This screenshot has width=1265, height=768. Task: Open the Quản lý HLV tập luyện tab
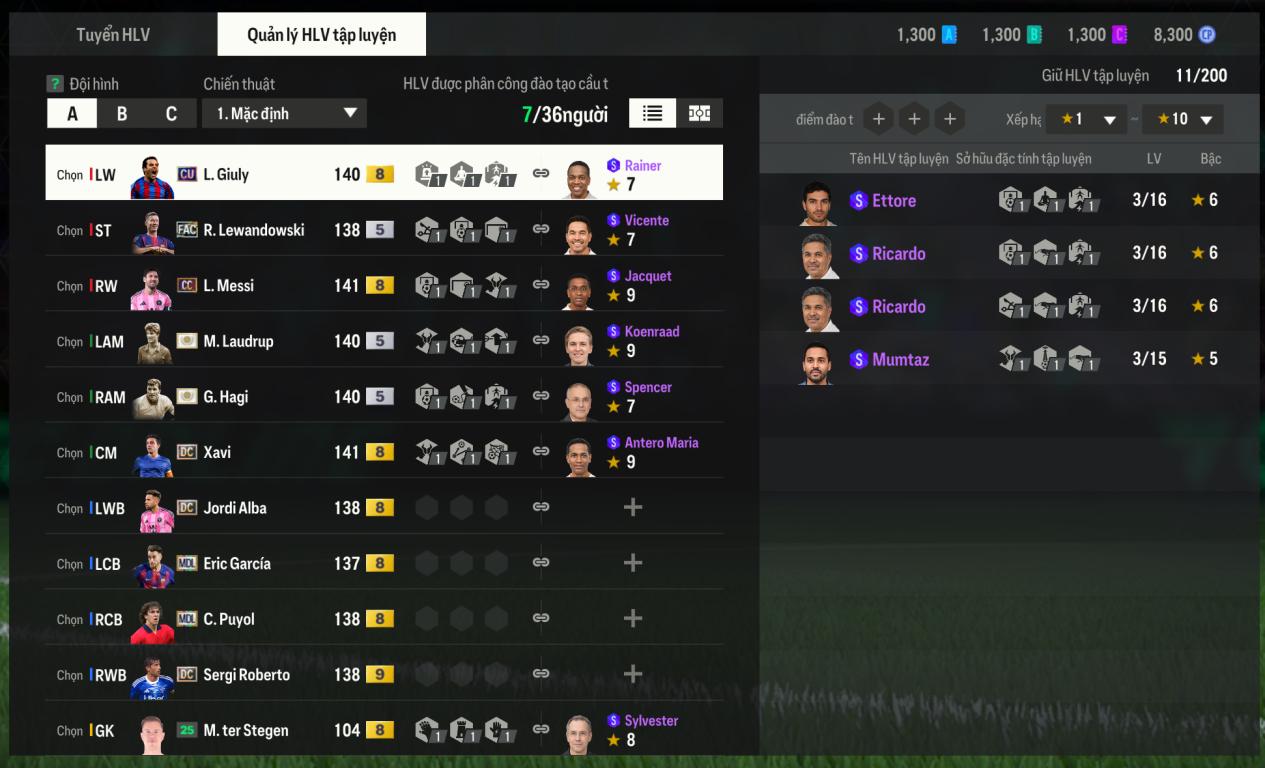point(321,35)
